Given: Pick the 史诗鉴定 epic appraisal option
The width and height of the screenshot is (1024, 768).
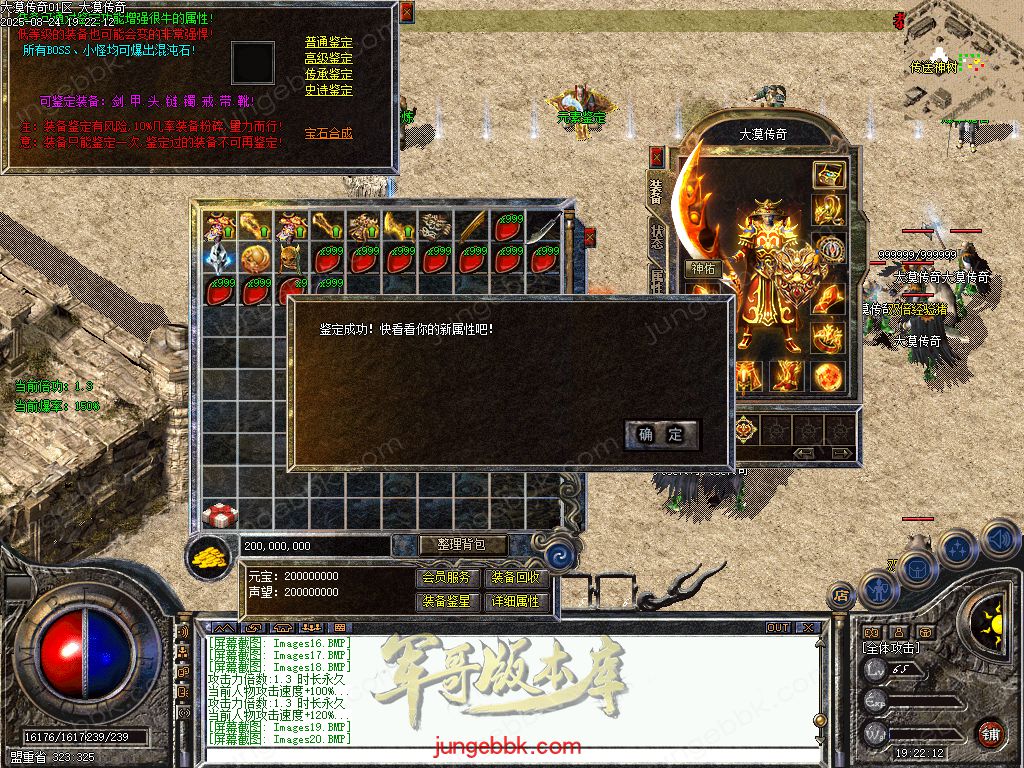Looking at the screenshot, I should tap(328, 90).
